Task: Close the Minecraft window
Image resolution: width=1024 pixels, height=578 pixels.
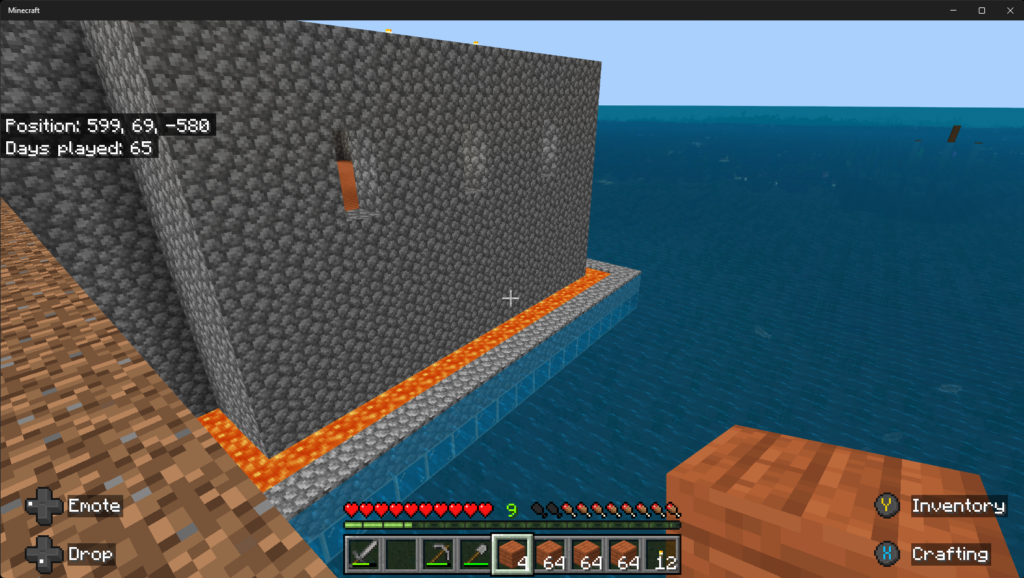Action: point(1005,10)
